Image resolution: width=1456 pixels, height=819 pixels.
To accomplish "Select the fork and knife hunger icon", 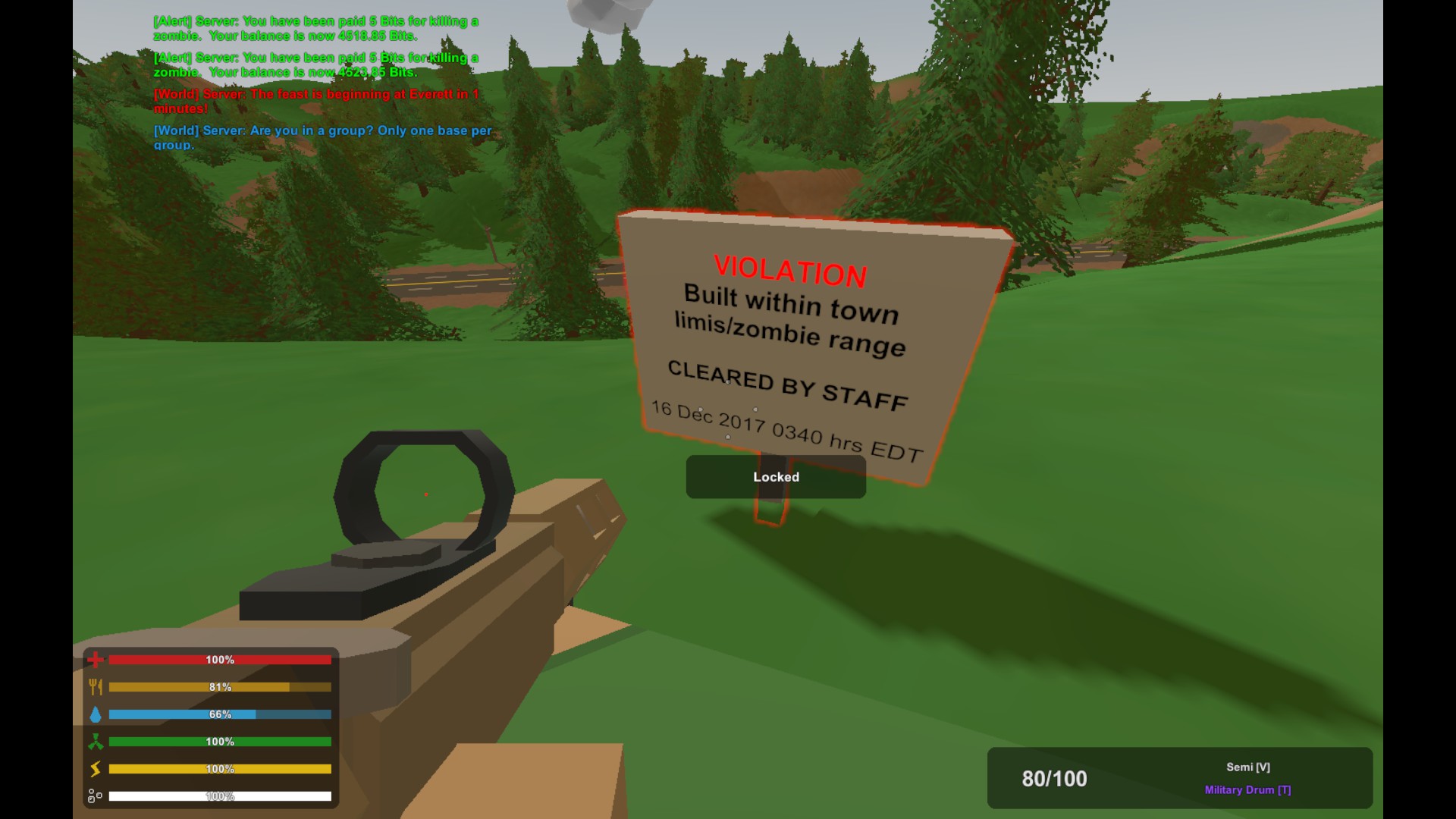I will point(96,687).
